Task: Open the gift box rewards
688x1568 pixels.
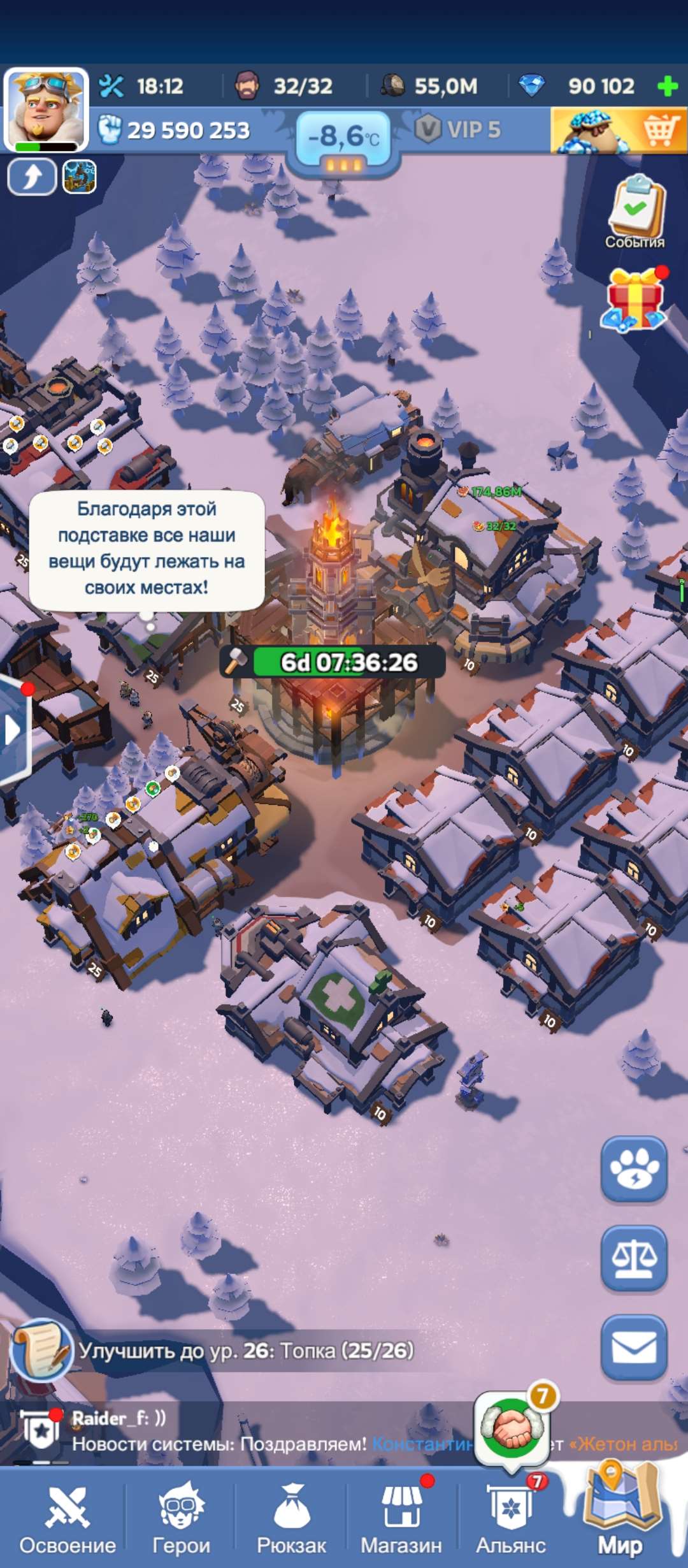Action: click(635, 300)
